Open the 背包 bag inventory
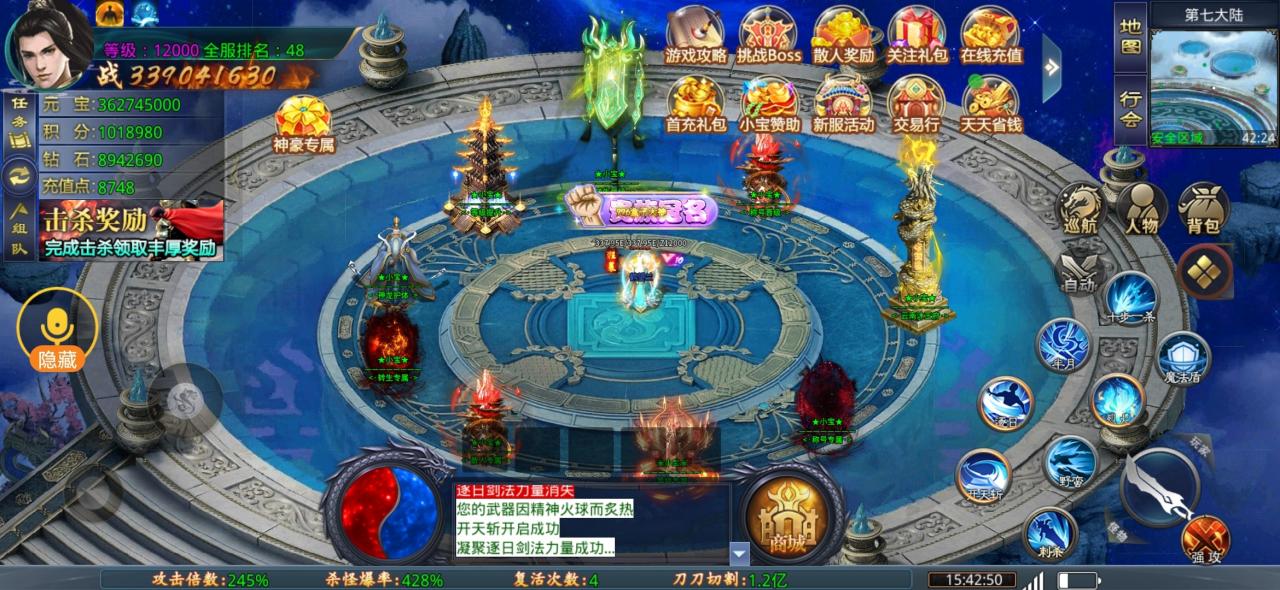 [x=1203, y=208]
